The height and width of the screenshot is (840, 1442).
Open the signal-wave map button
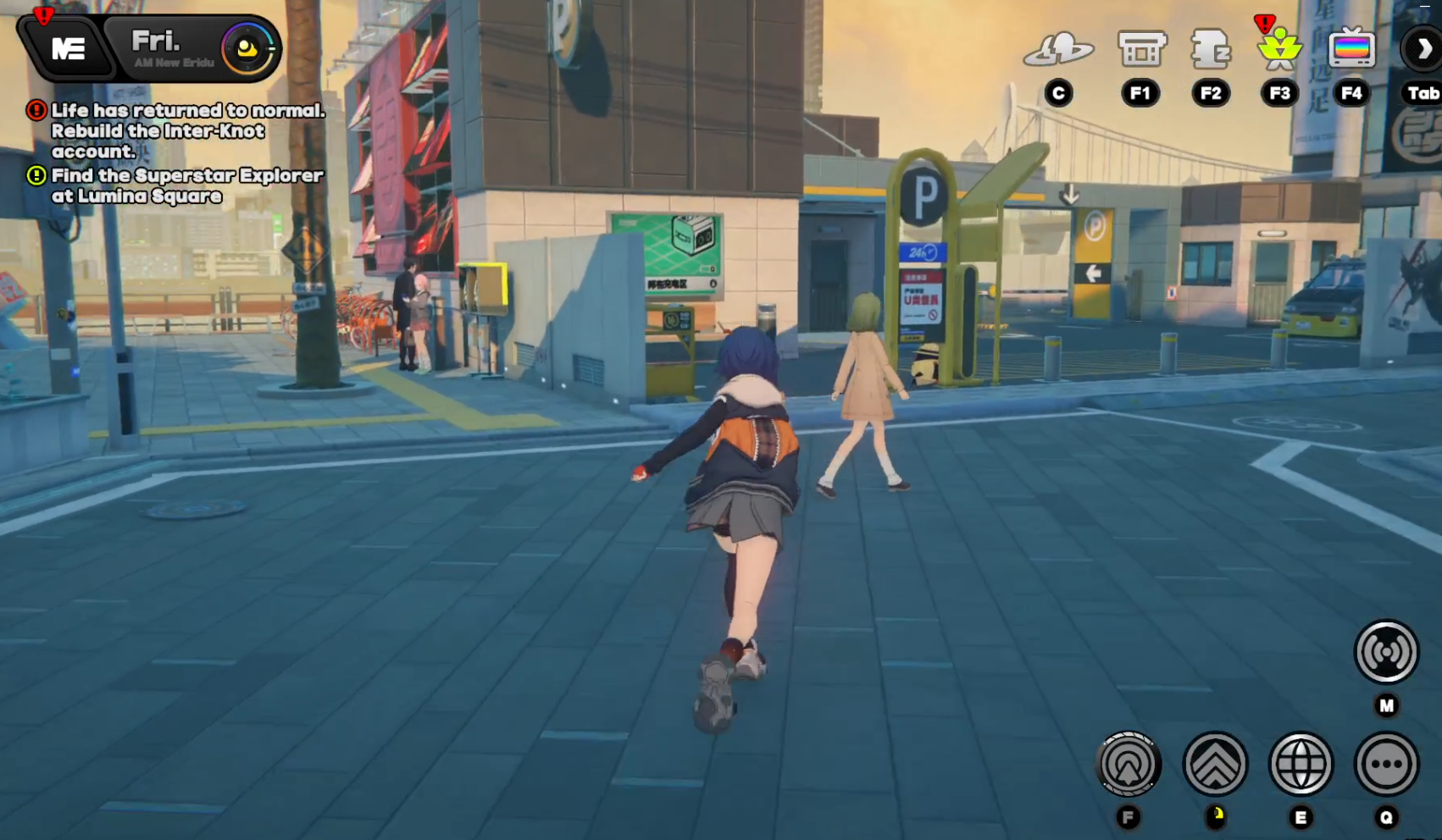pyautogui.click(x=1386, y=652)
